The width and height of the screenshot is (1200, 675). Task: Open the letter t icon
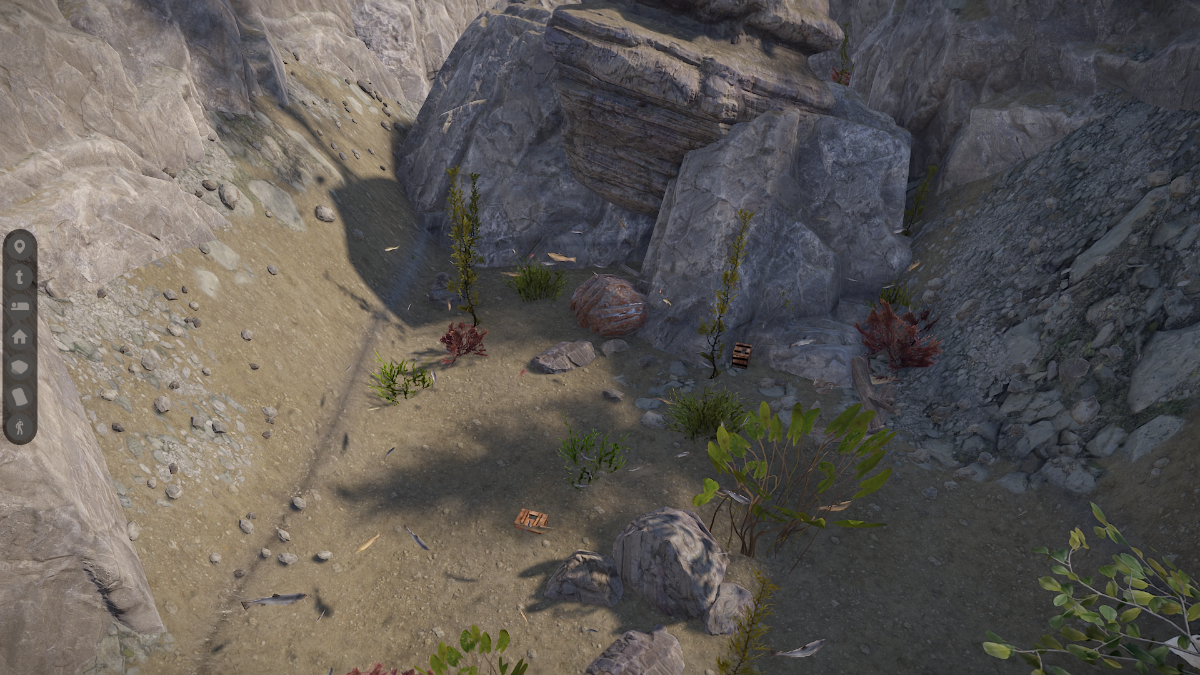point(20,277)
